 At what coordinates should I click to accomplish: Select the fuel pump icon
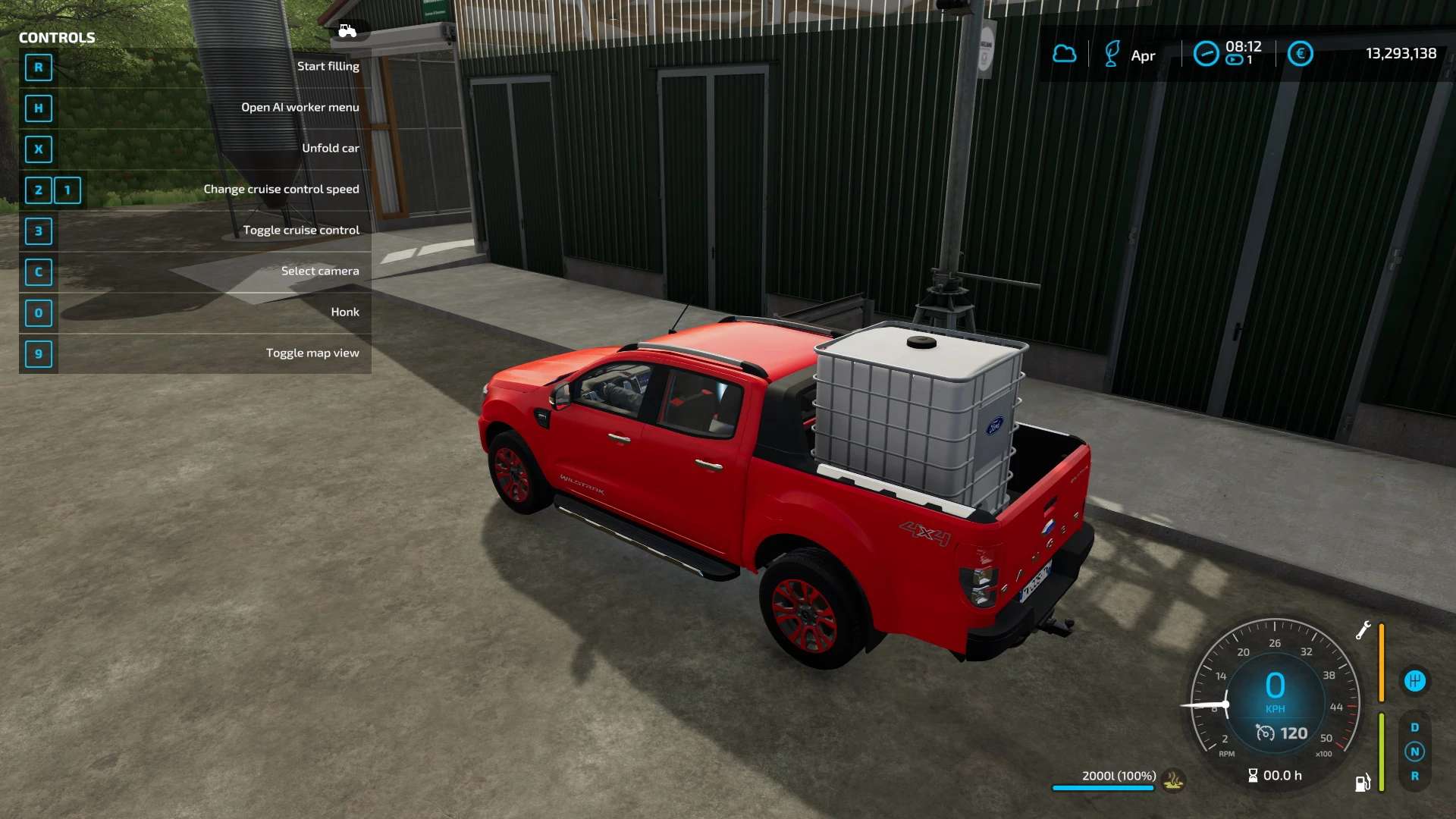coord(1363,783)
